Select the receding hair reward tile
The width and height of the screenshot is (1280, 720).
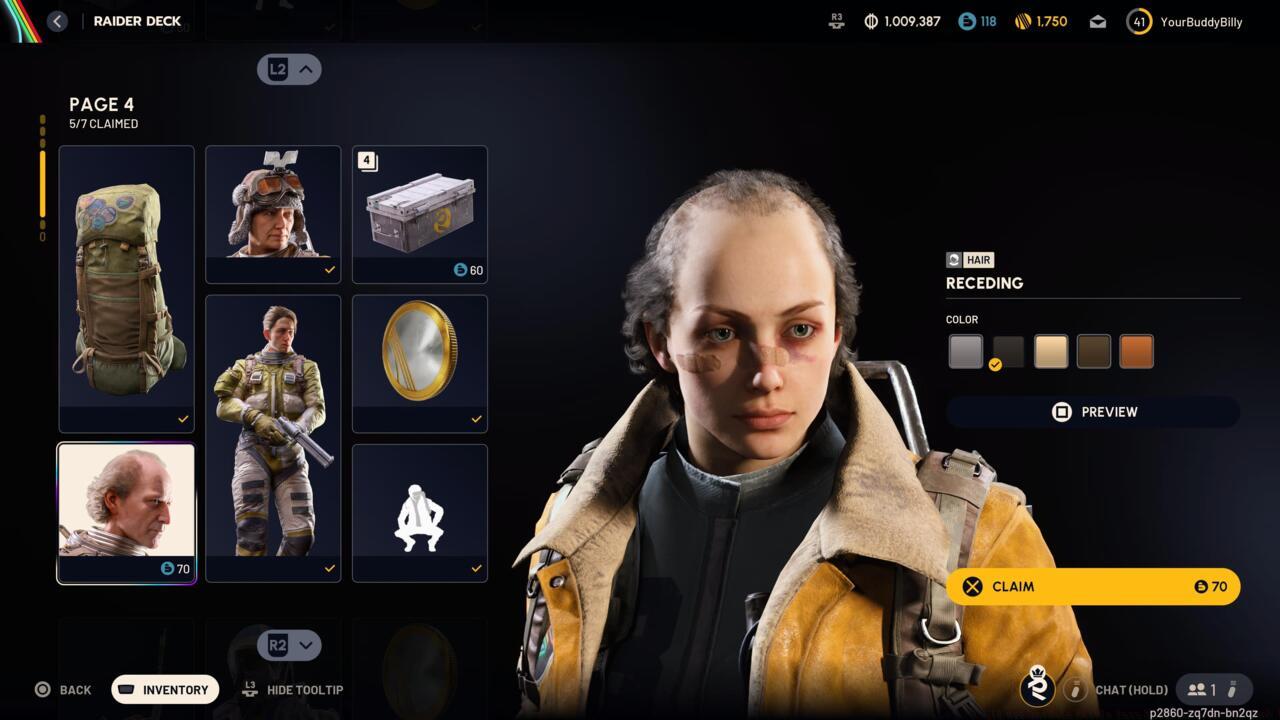click(x=126, y=513)
